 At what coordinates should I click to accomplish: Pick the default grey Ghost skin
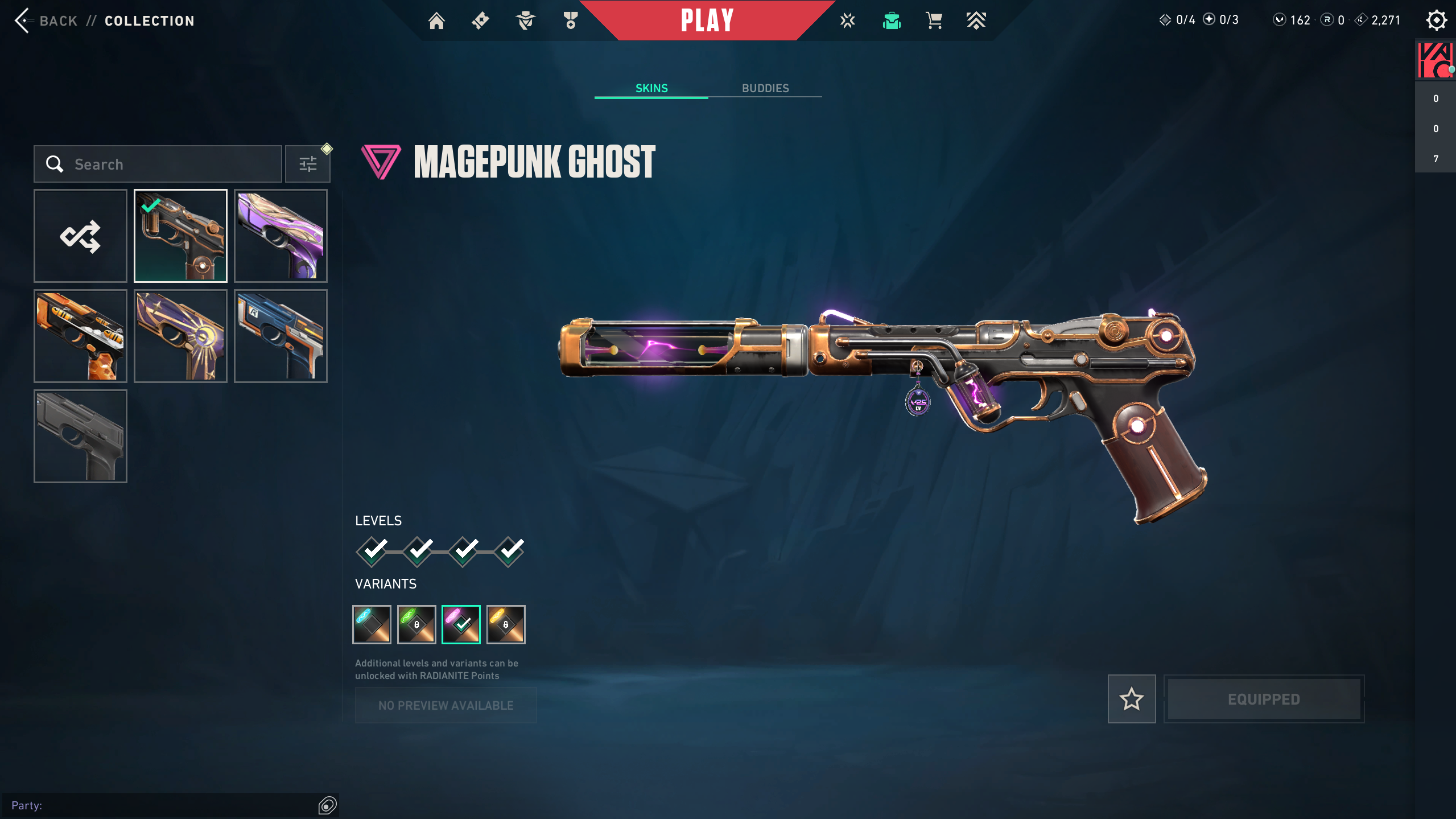coord(80,436)
